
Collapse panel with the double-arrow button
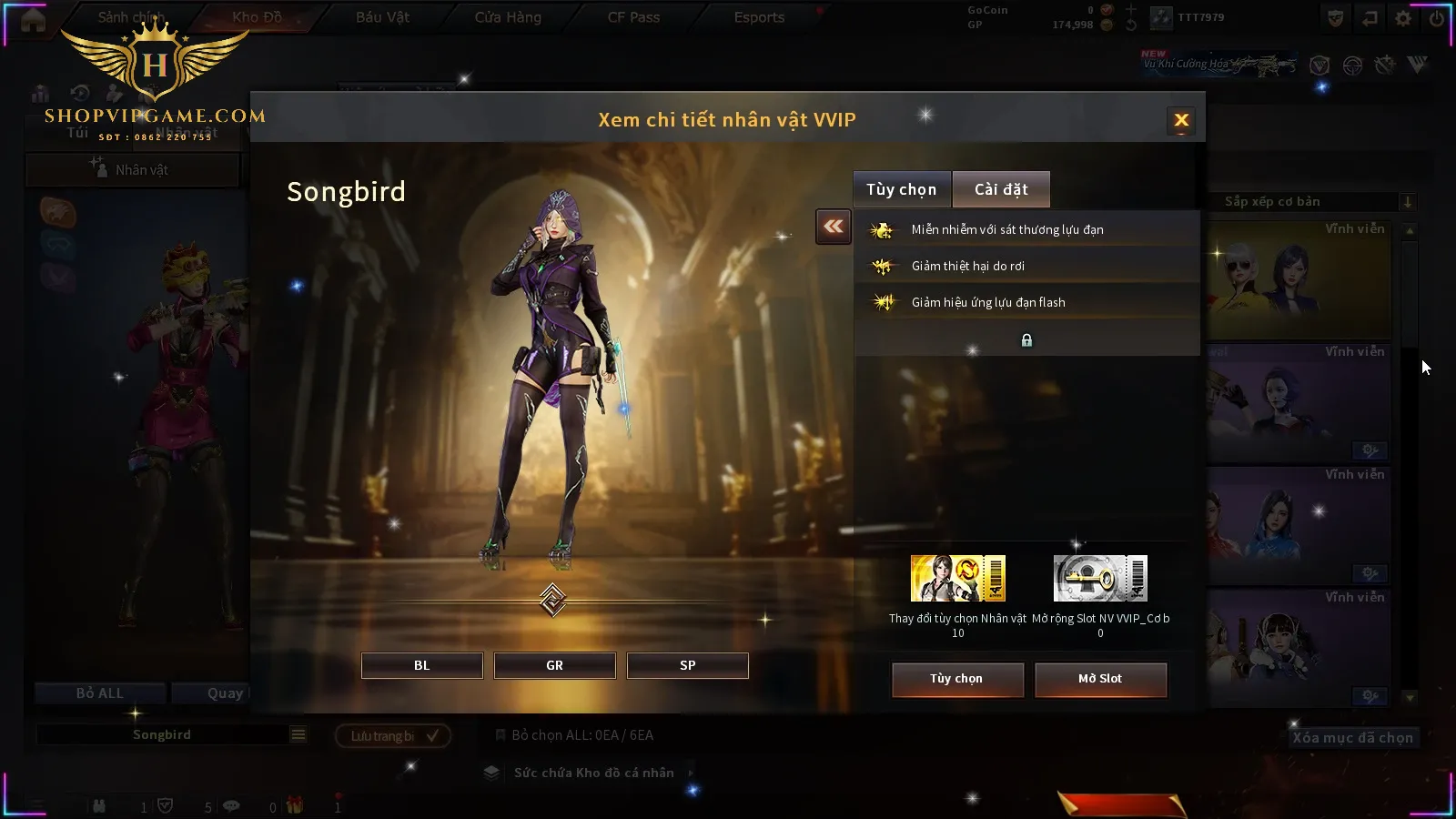pos(833,227)
